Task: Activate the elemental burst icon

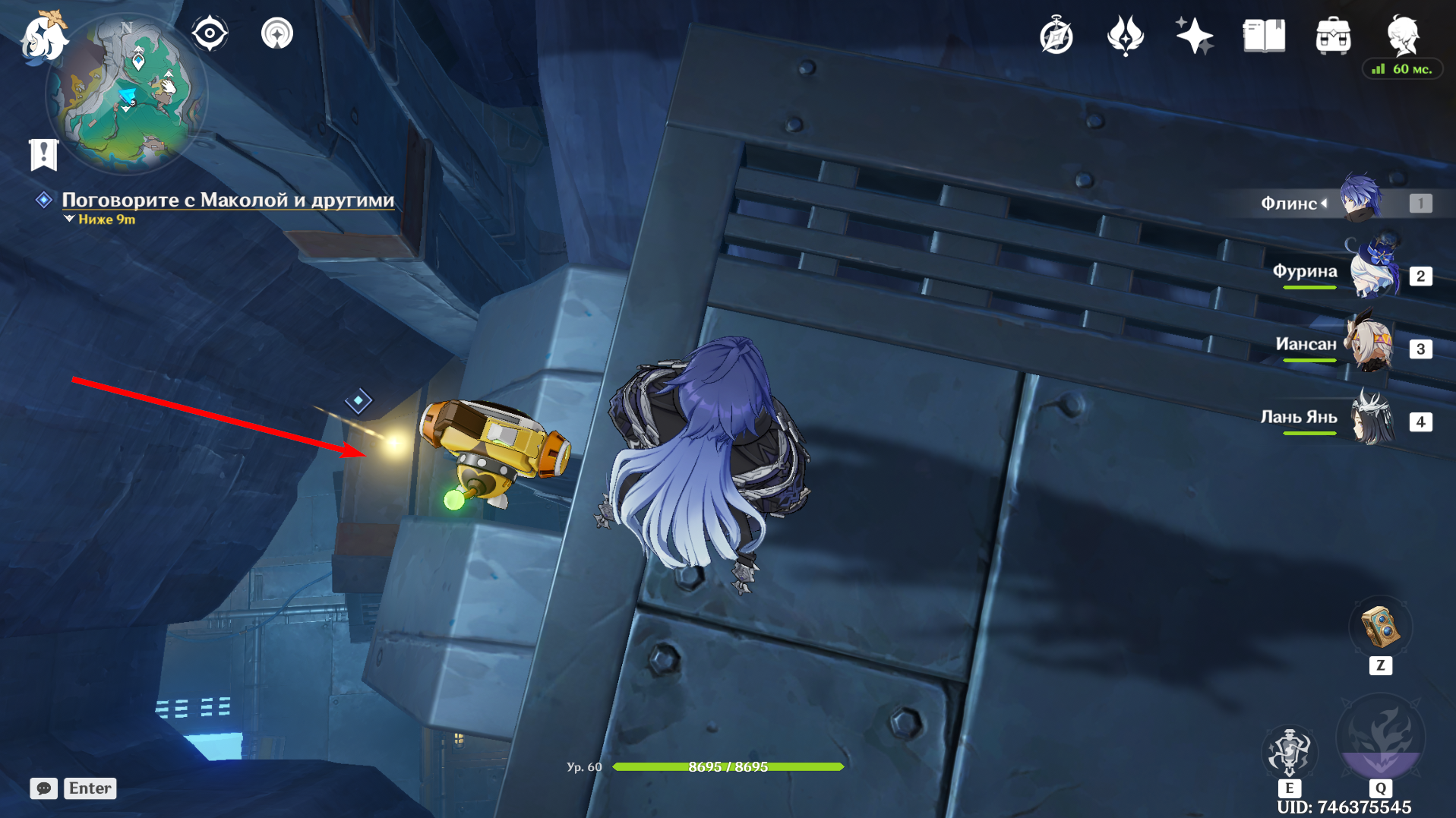Action: 1380,738
